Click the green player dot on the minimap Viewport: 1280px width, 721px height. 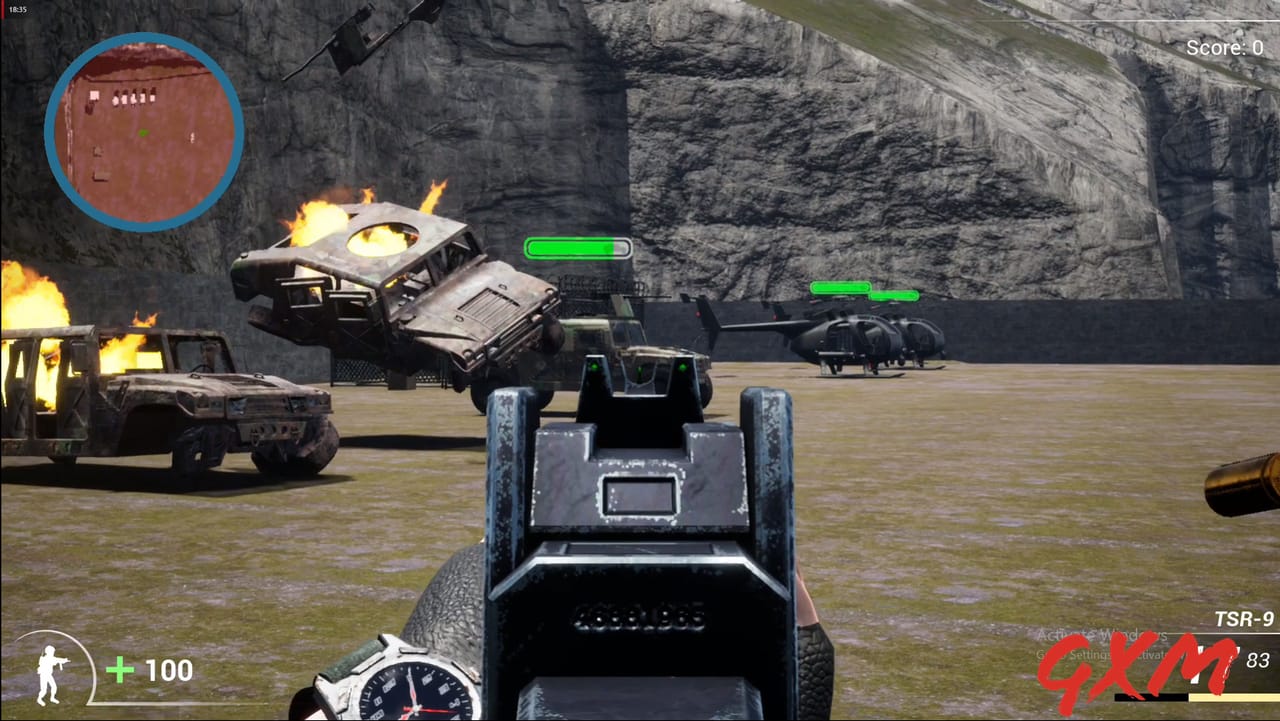pyautogui.click(x=142, y=132)
